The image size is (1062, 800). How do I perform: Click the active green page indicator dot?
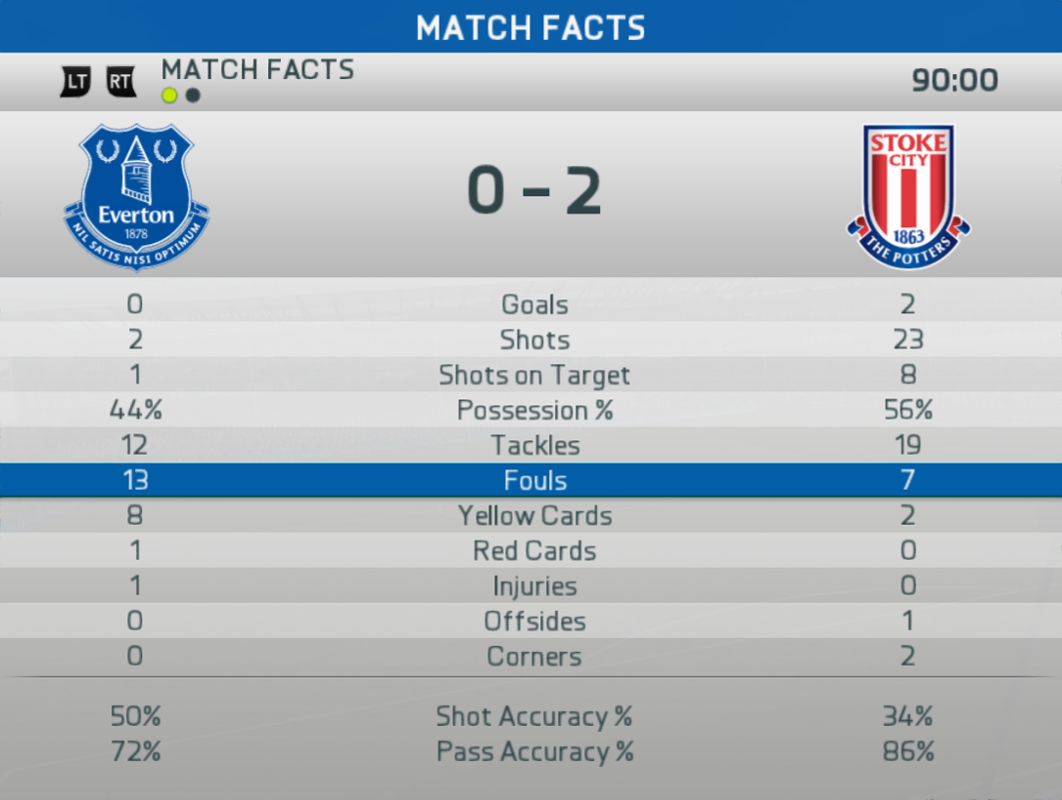pyautogui.click(x=169, y=96)
